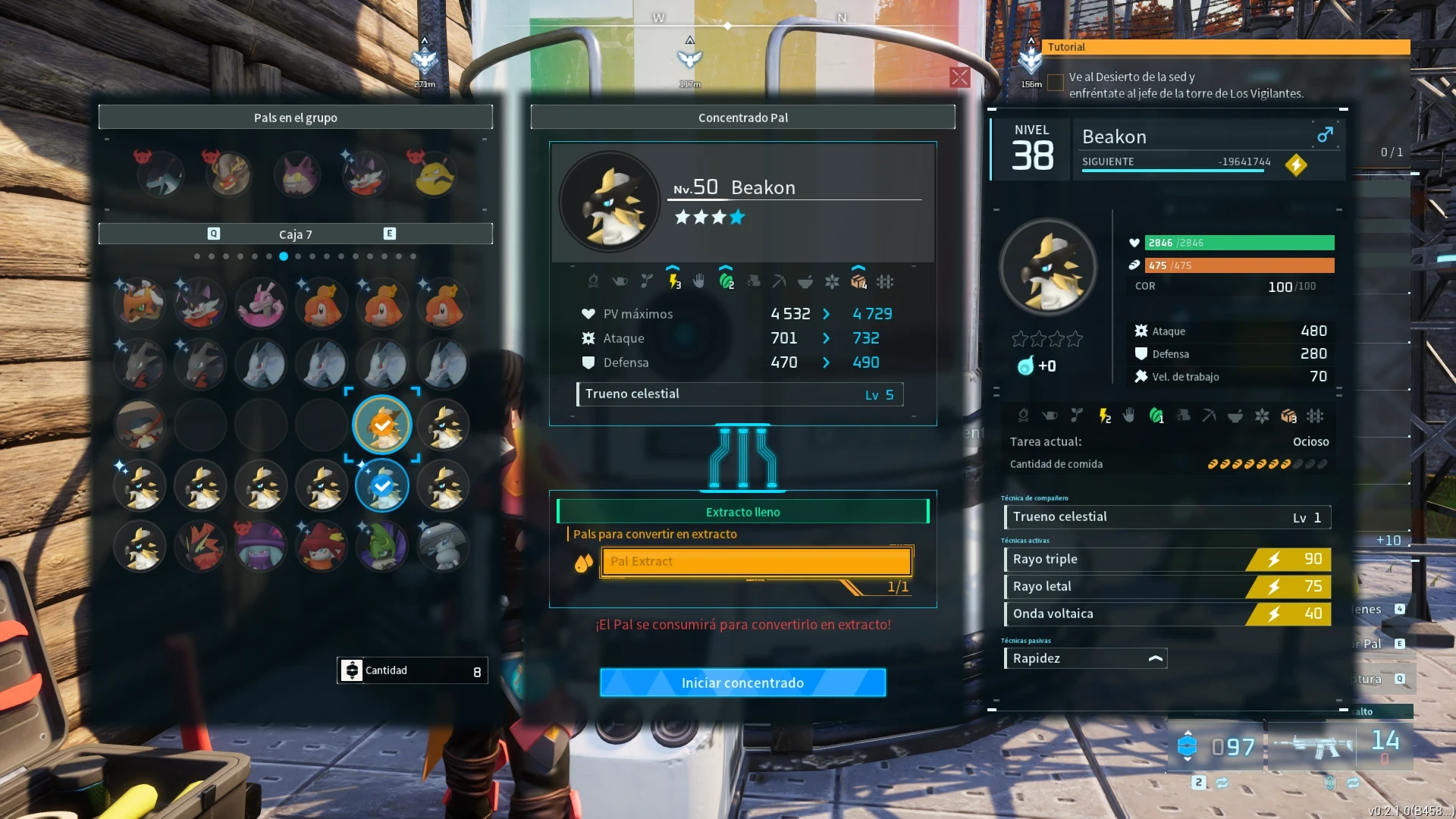This screenshot has width=1456, height=819.
Task: Select the blue shark Pal in the party
Action: 161,175
